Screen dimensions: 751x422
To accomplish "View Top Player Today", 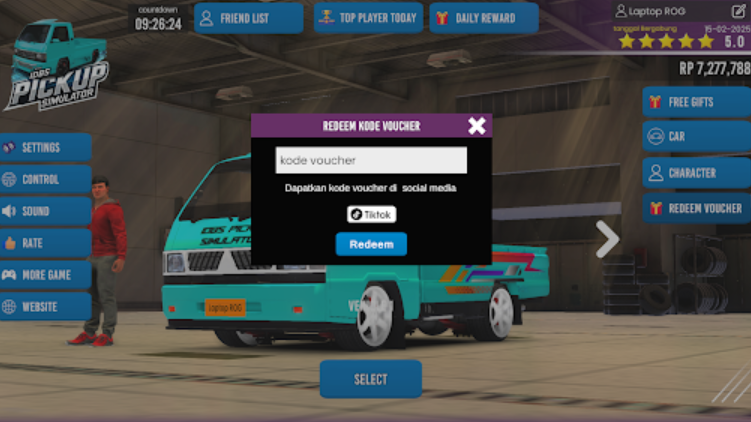I will 368,18.
